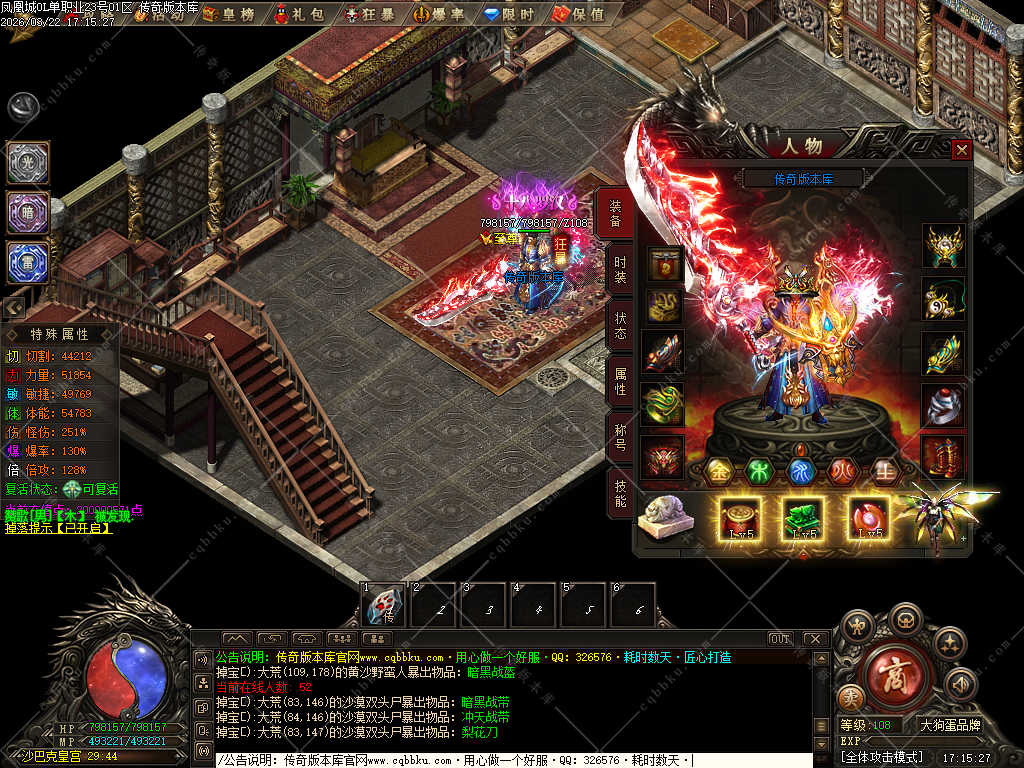This screenshot has height=768, width=1024.
Task: Use the skill in hotbar slot 1
Action: [383, 604]
